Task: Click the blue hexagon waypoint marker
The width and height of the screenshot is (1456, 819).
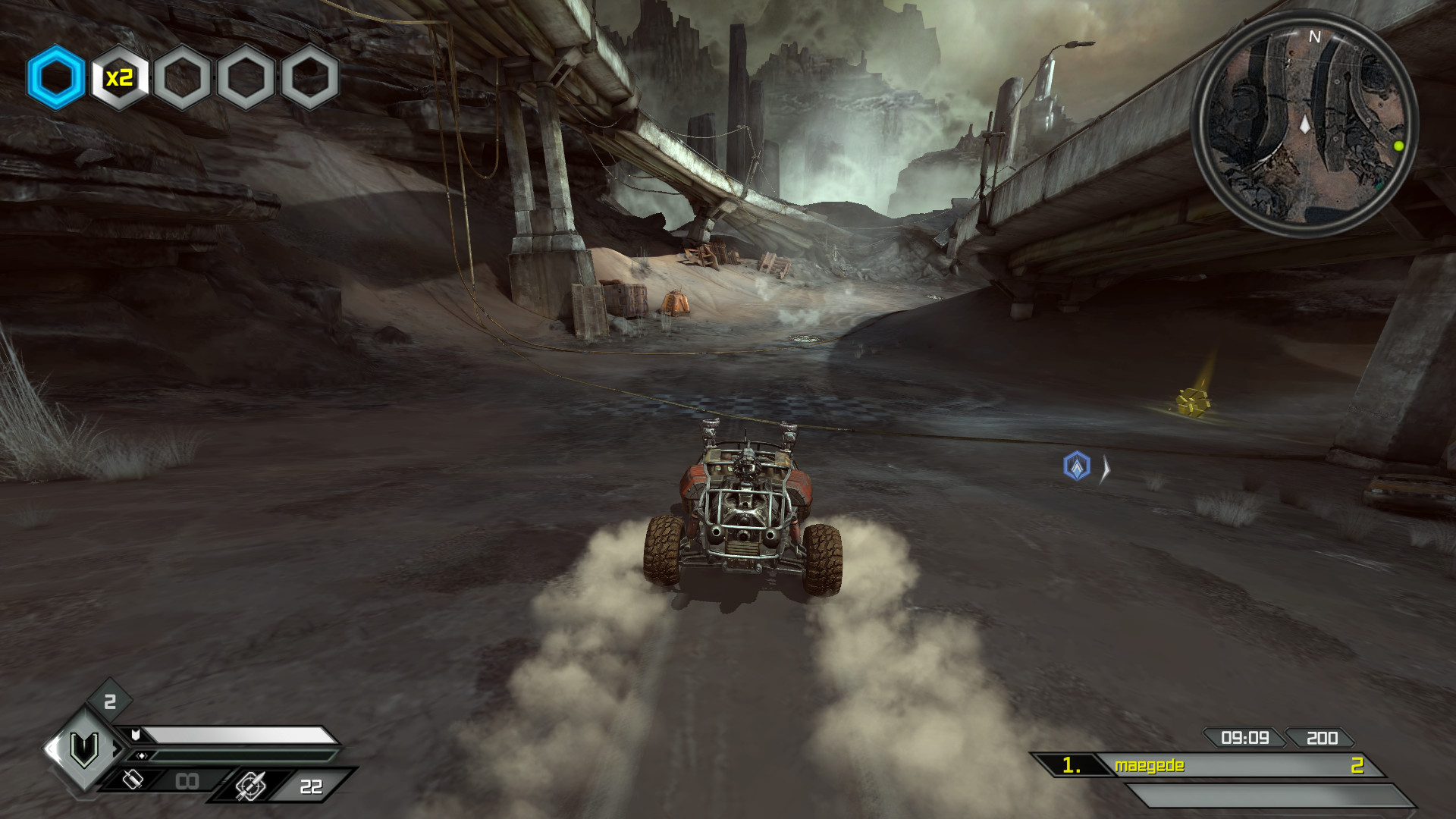Action: click(x=1077, y=466)
